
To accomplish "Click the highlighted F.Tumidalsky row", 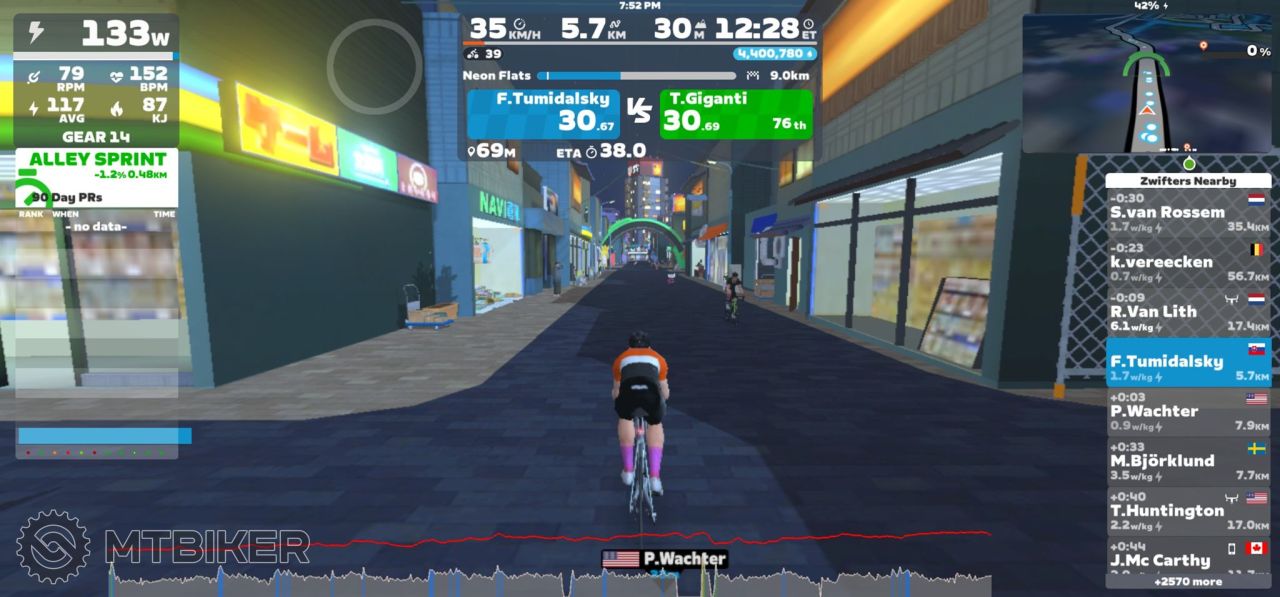I will 1188,362.
